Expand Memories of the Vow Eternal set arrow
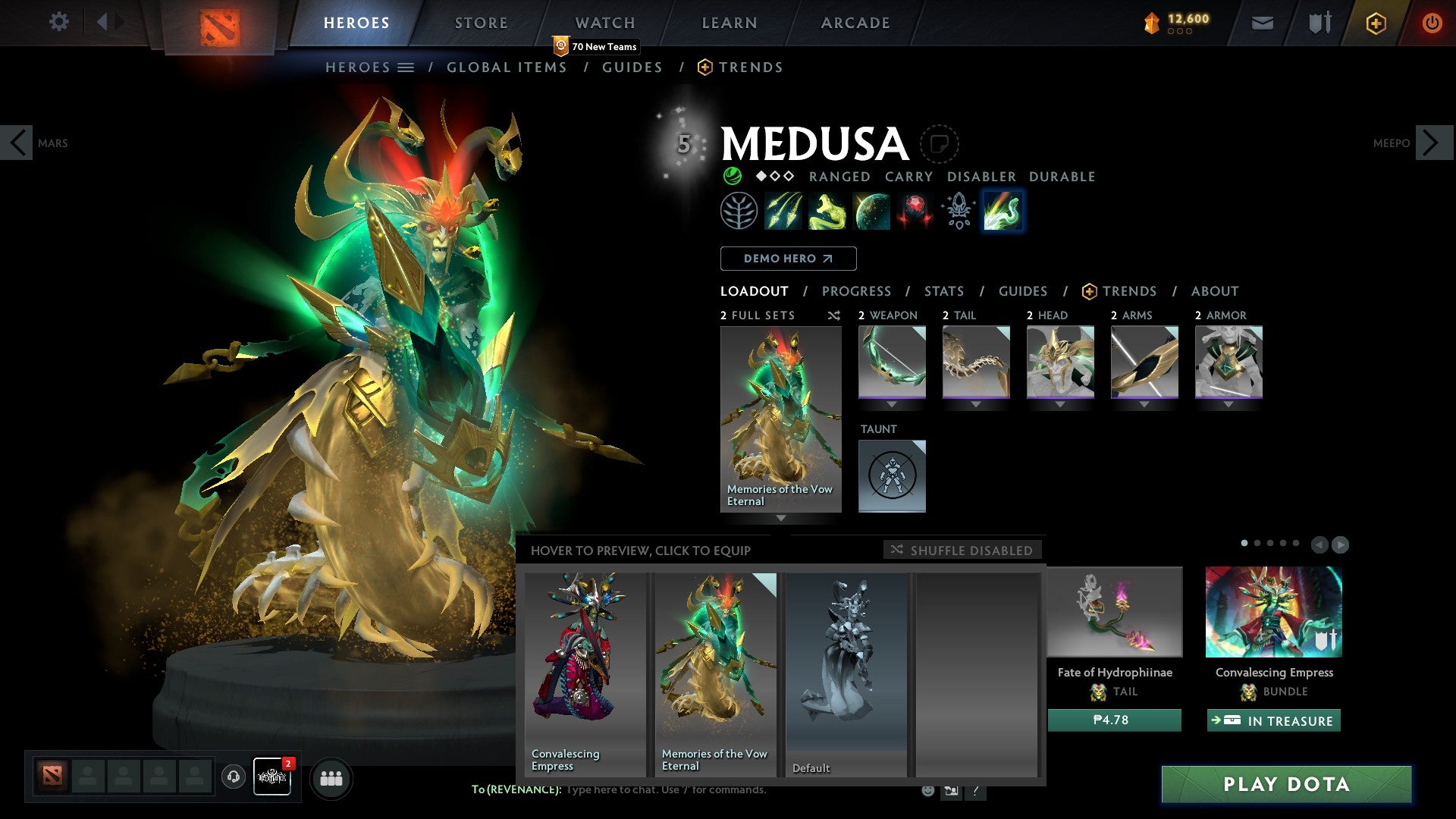The width and height of the screenshot is (1456, 819). [780, 519]
